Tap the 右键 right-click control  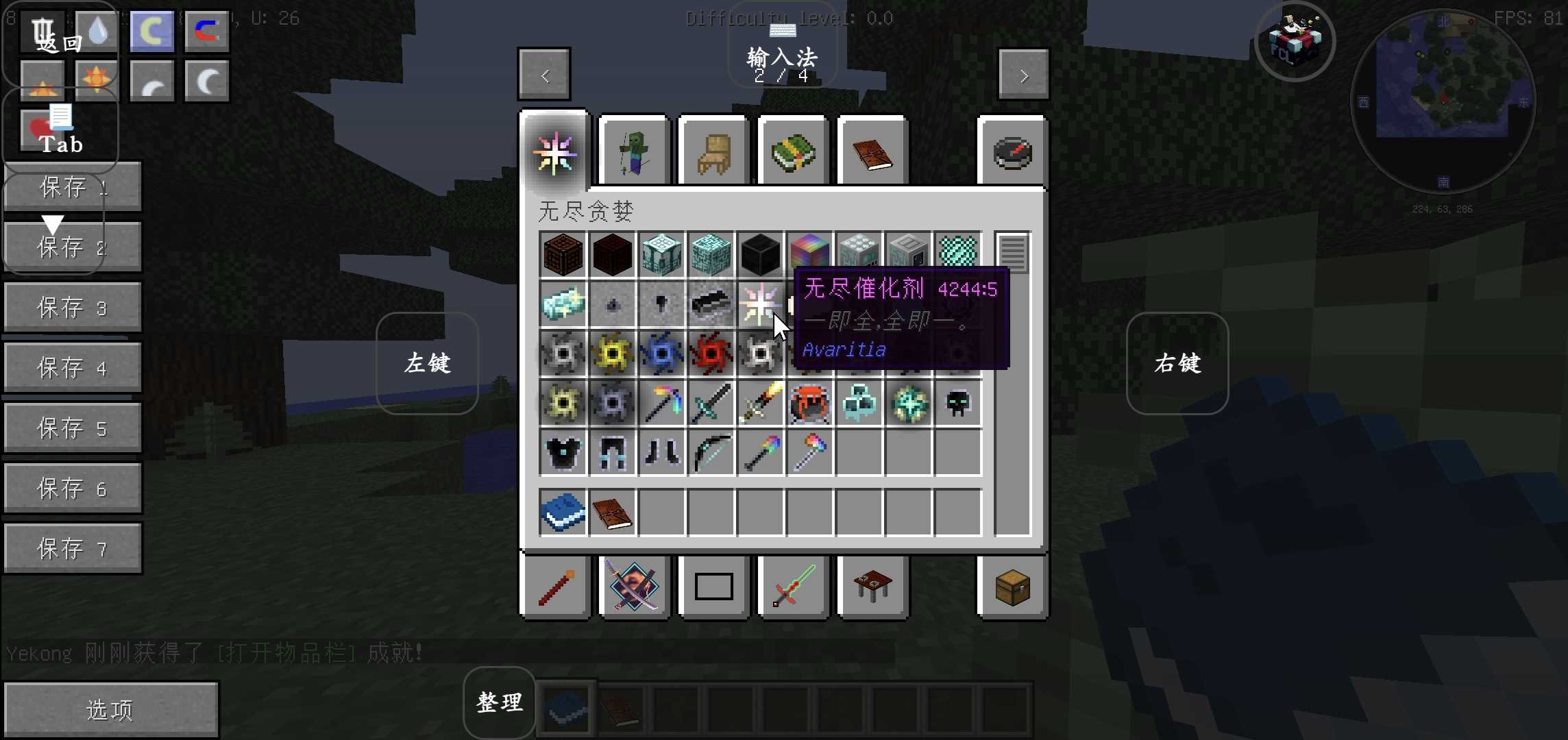coord(1177,363)
